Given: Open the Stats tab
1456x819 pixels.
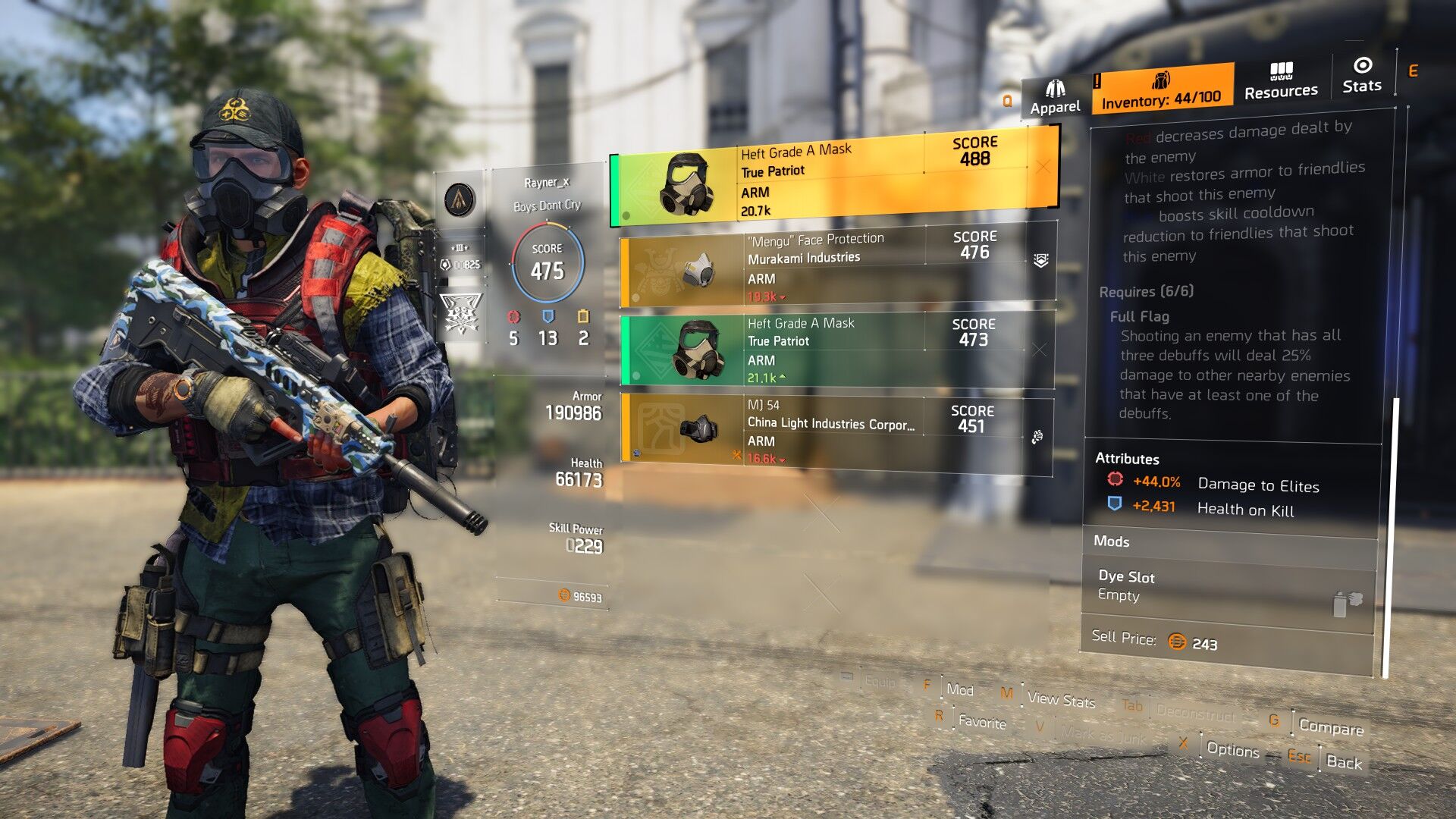Looking at the screenshot, I should [x=1362, y=75].
